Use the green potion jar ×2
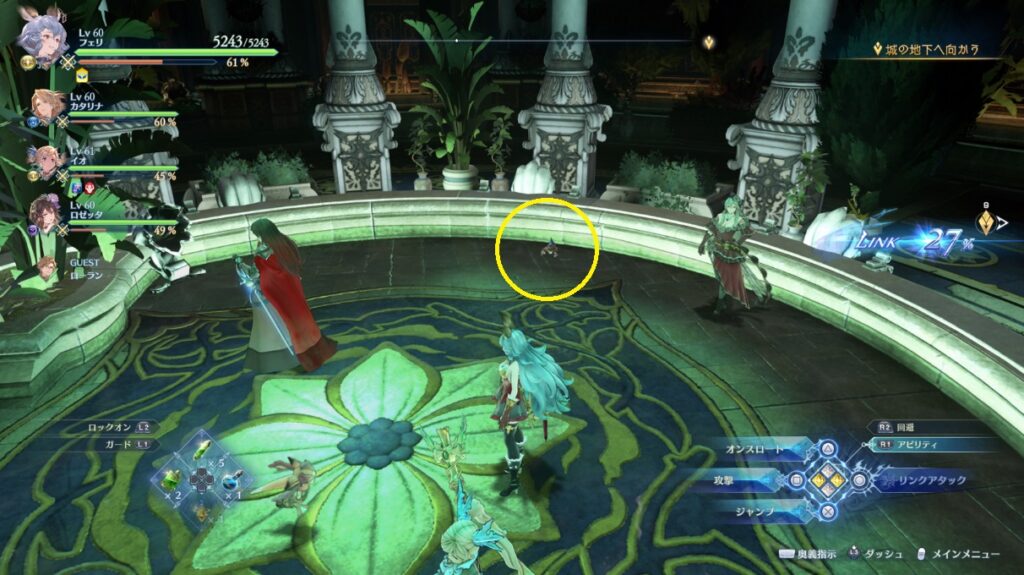 (x=172, y=481)
